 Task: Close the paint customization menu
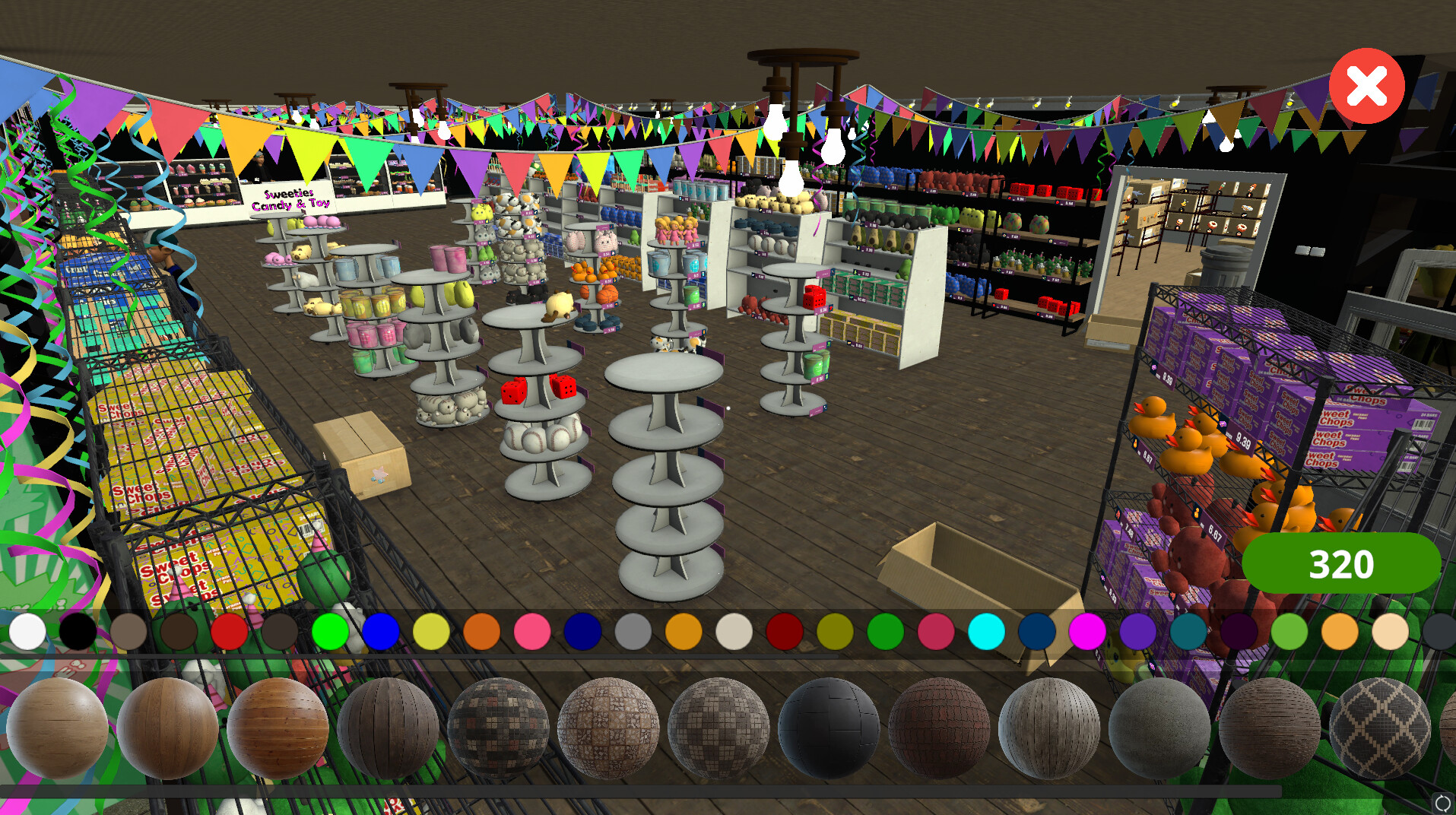pos(1366,85)
